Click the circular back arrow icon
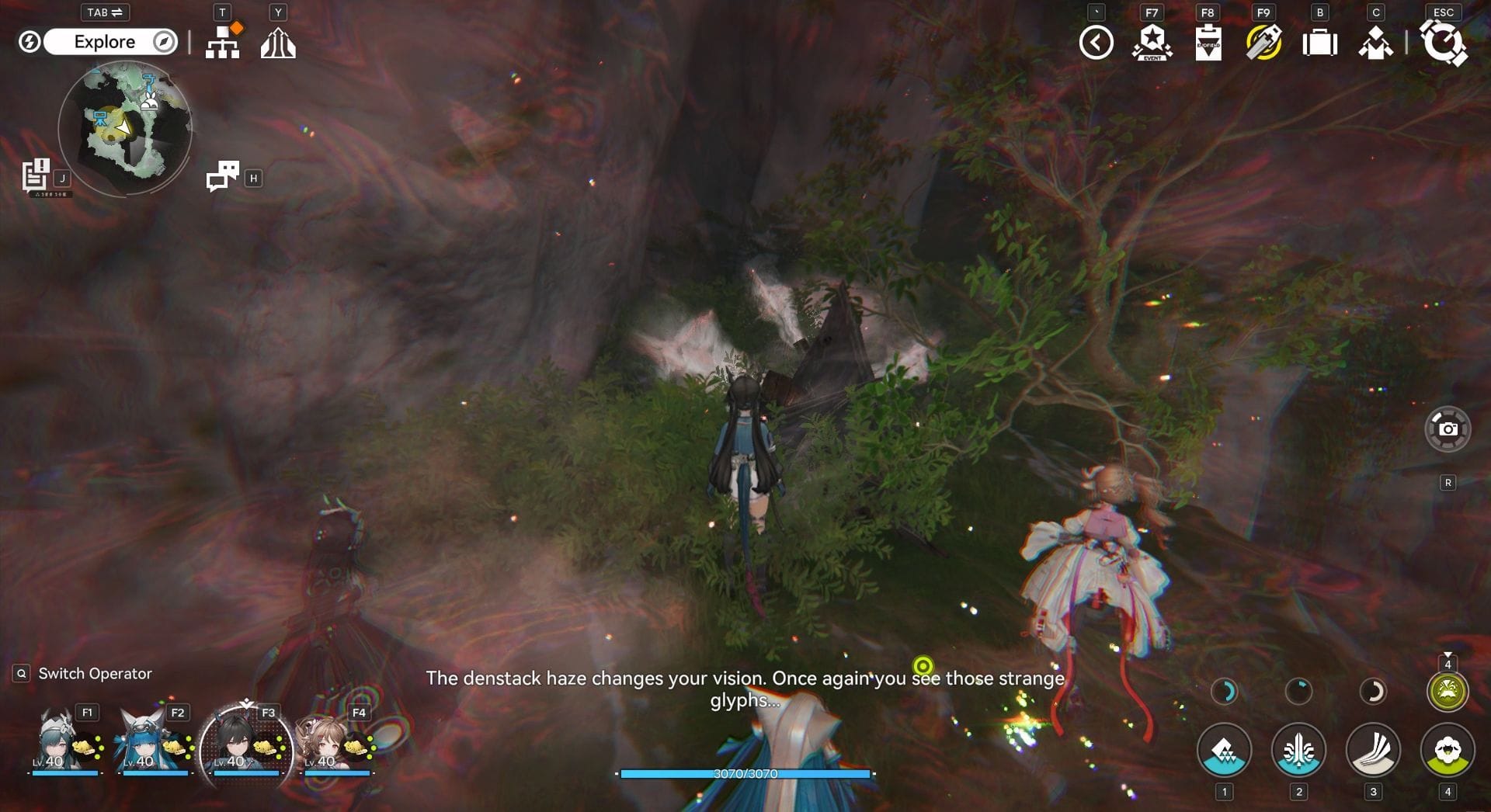This screenshot has height=812, width=1491. [x=1096, y=43]
